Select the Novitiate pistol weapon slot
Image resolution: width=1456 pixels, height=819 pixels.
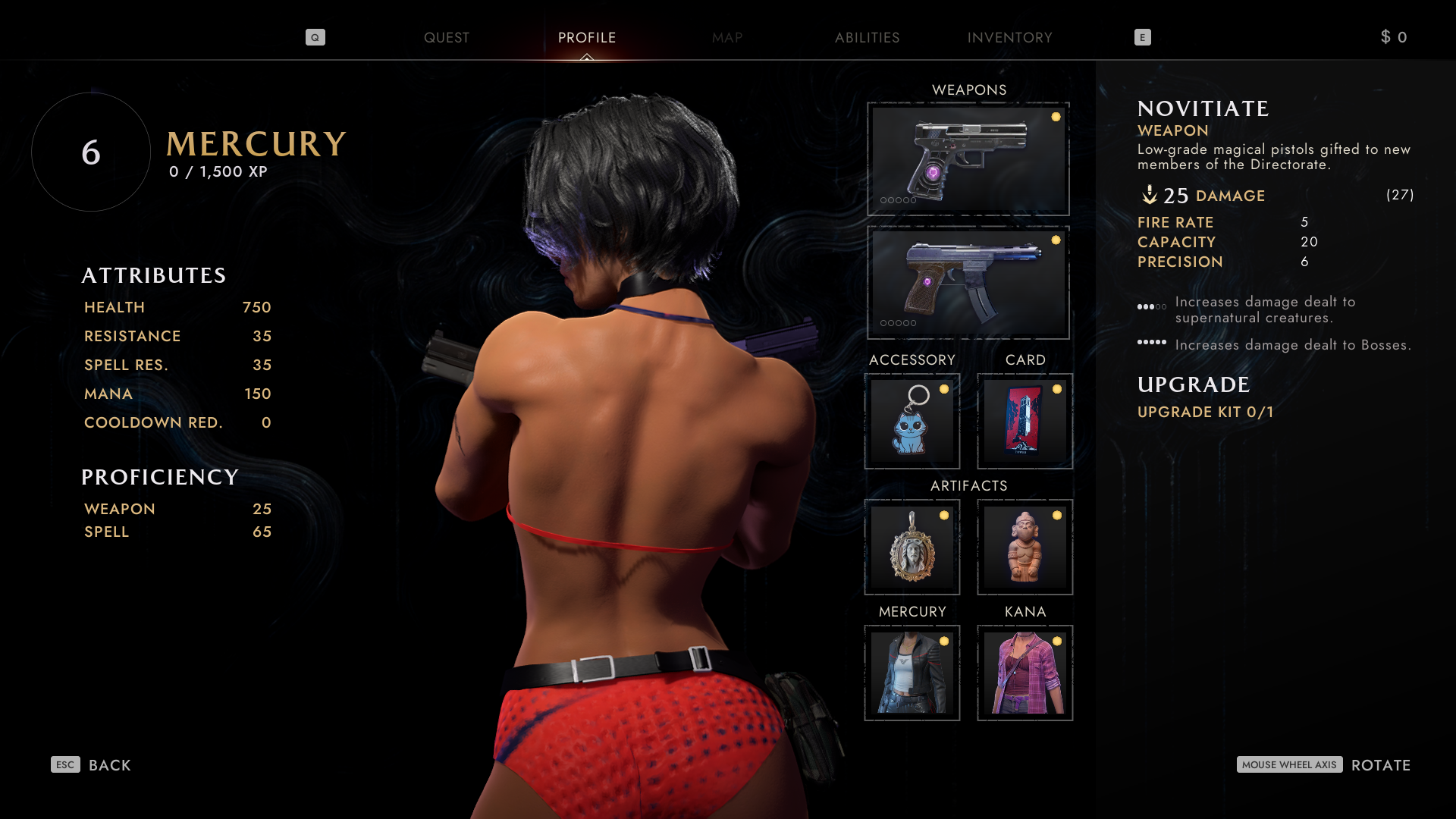pos(968,159)
